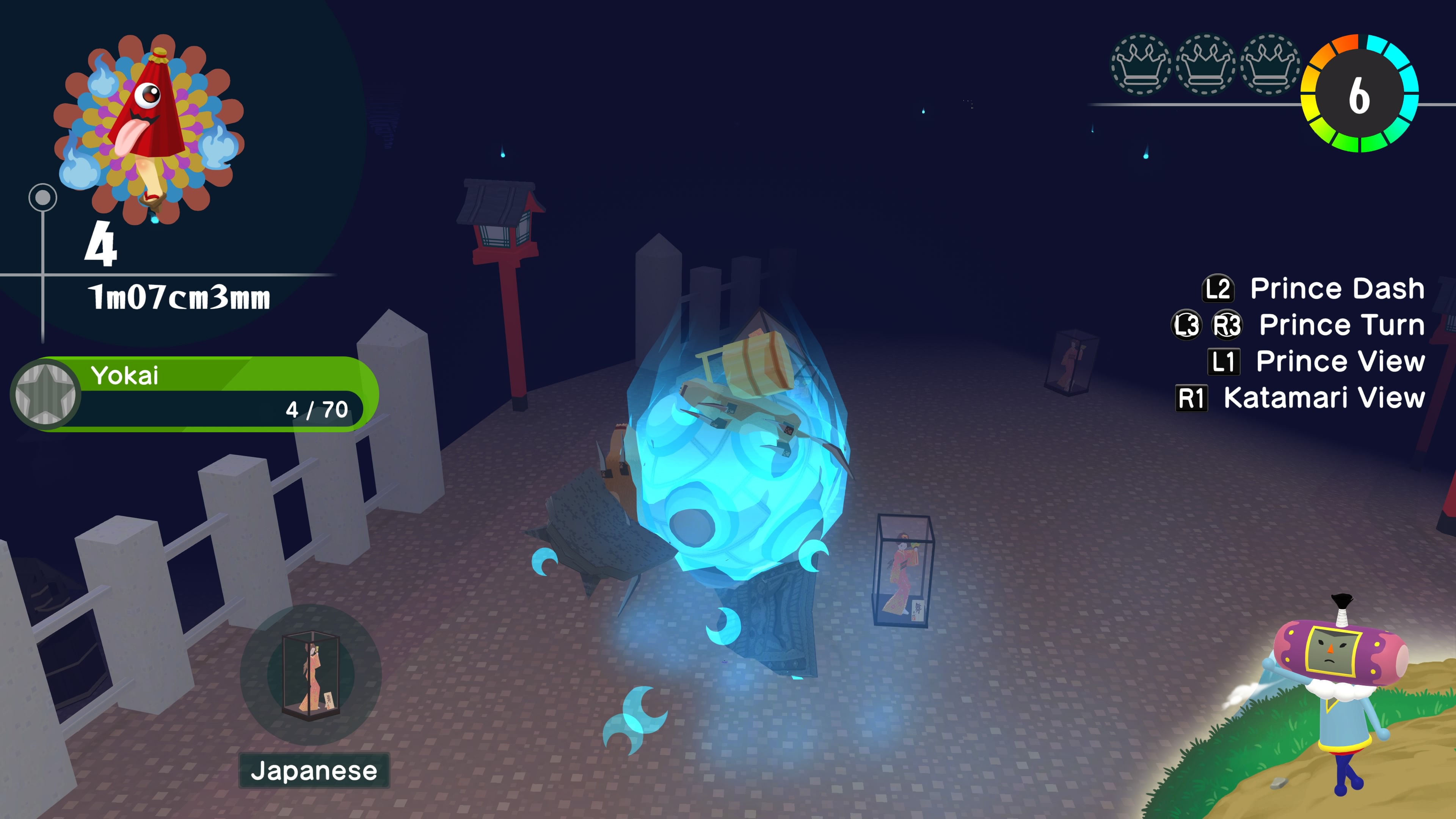Click the star badge beside Yokai
This screenshot has width=1456, height=819.
45,394
